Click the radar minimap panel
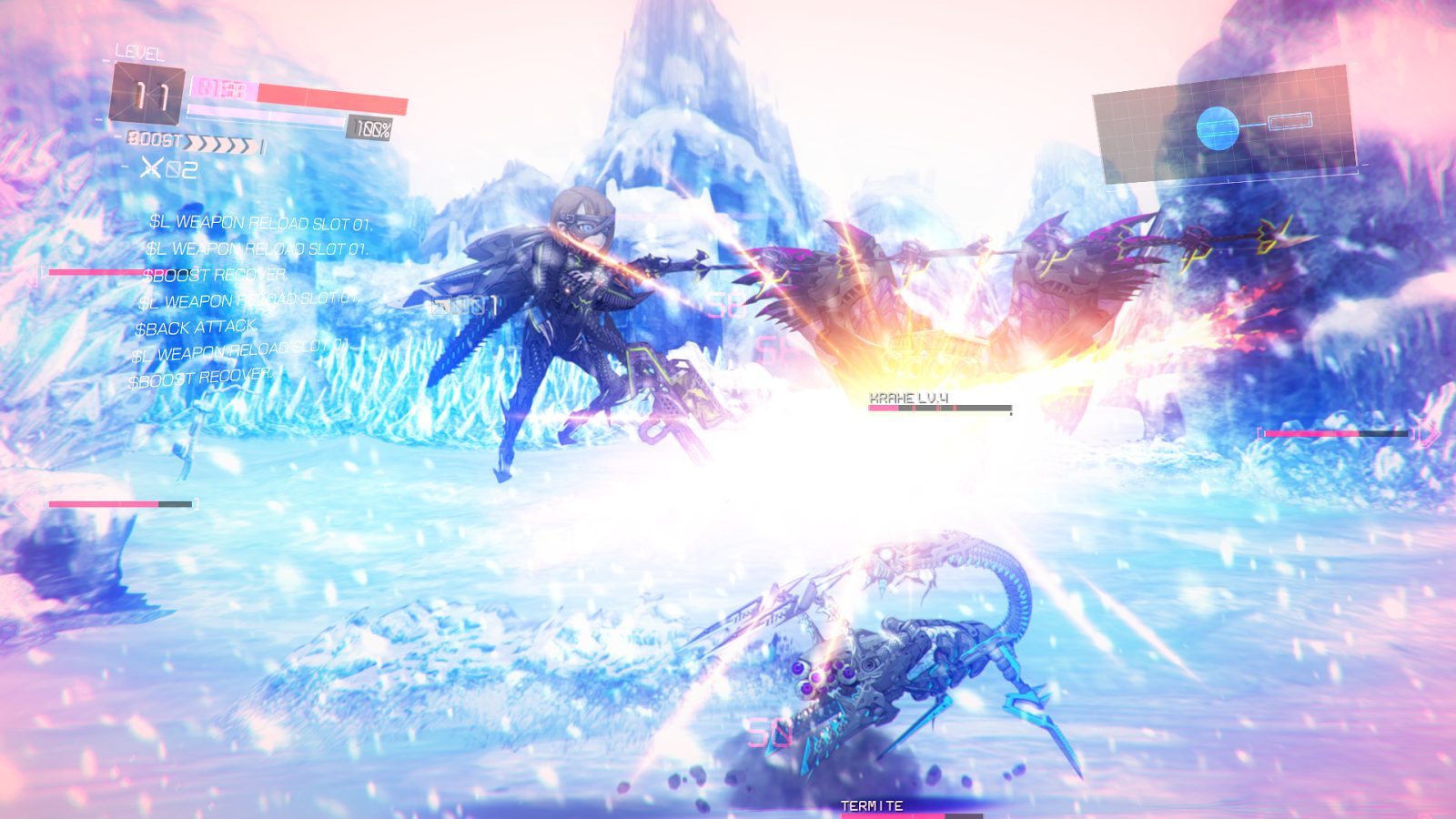The image size is (1456, 819). point(1224,125)
